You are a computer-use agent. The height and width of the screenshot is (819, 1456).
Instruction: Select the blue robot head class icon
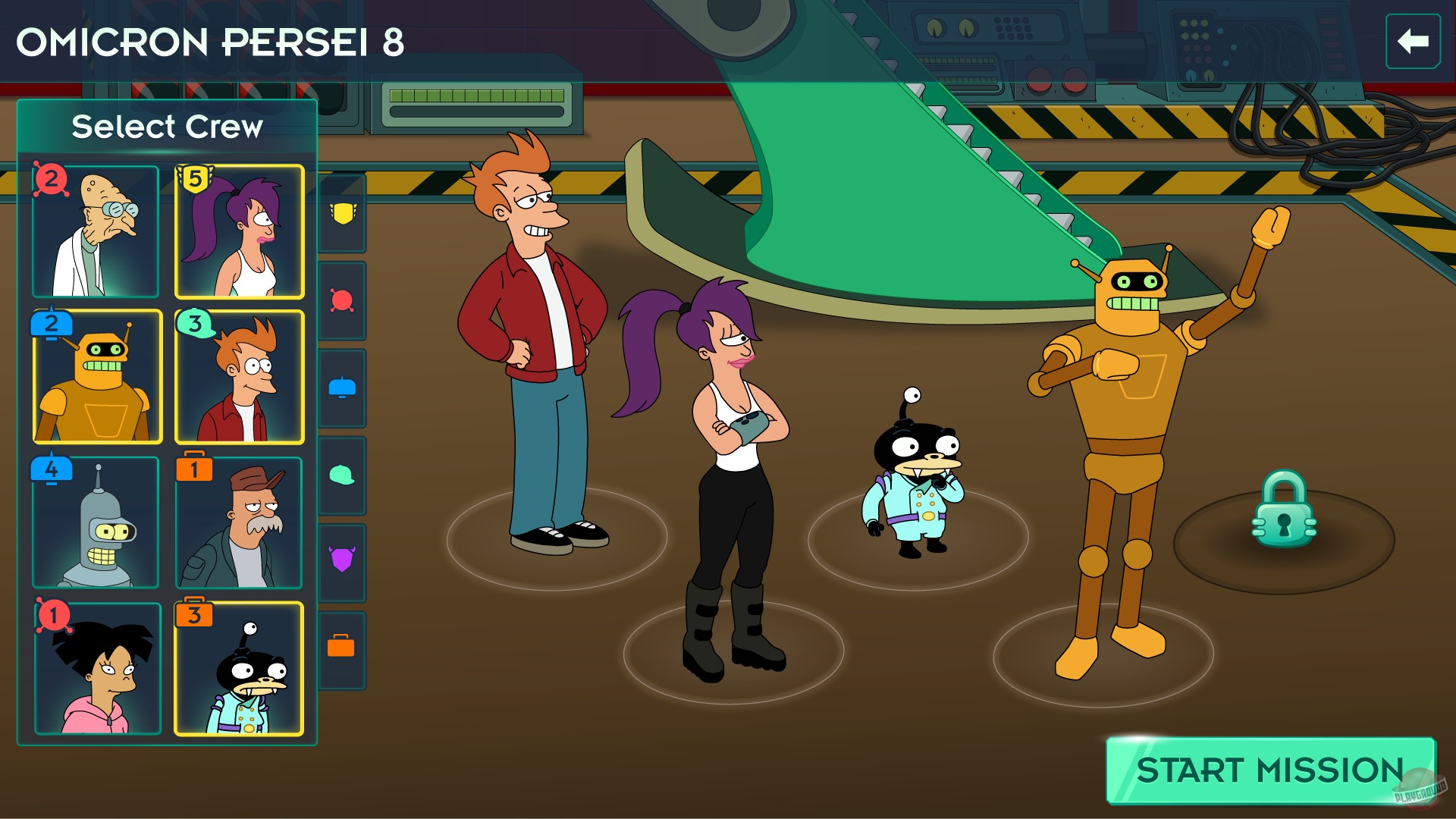click(343, 387)
